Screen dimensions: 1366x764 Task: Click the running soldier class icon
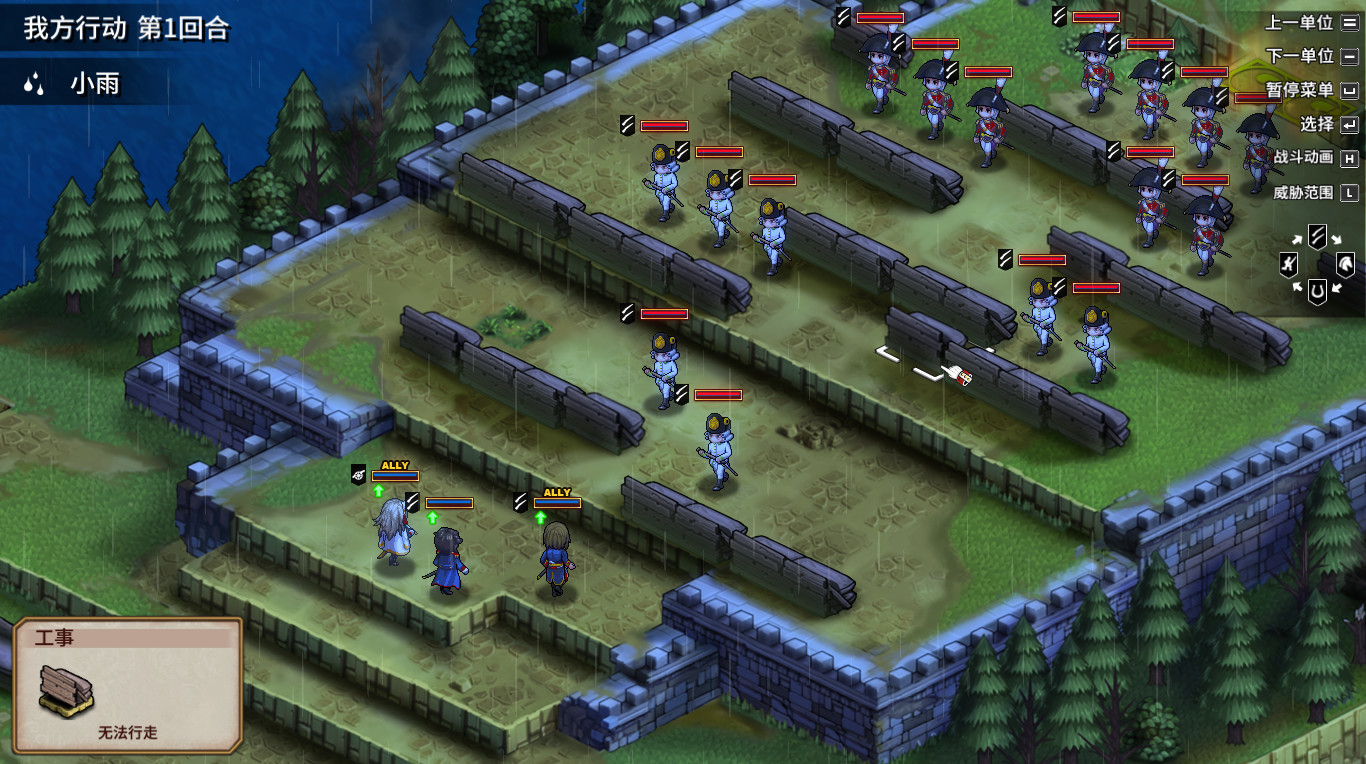coord(1289,265)
